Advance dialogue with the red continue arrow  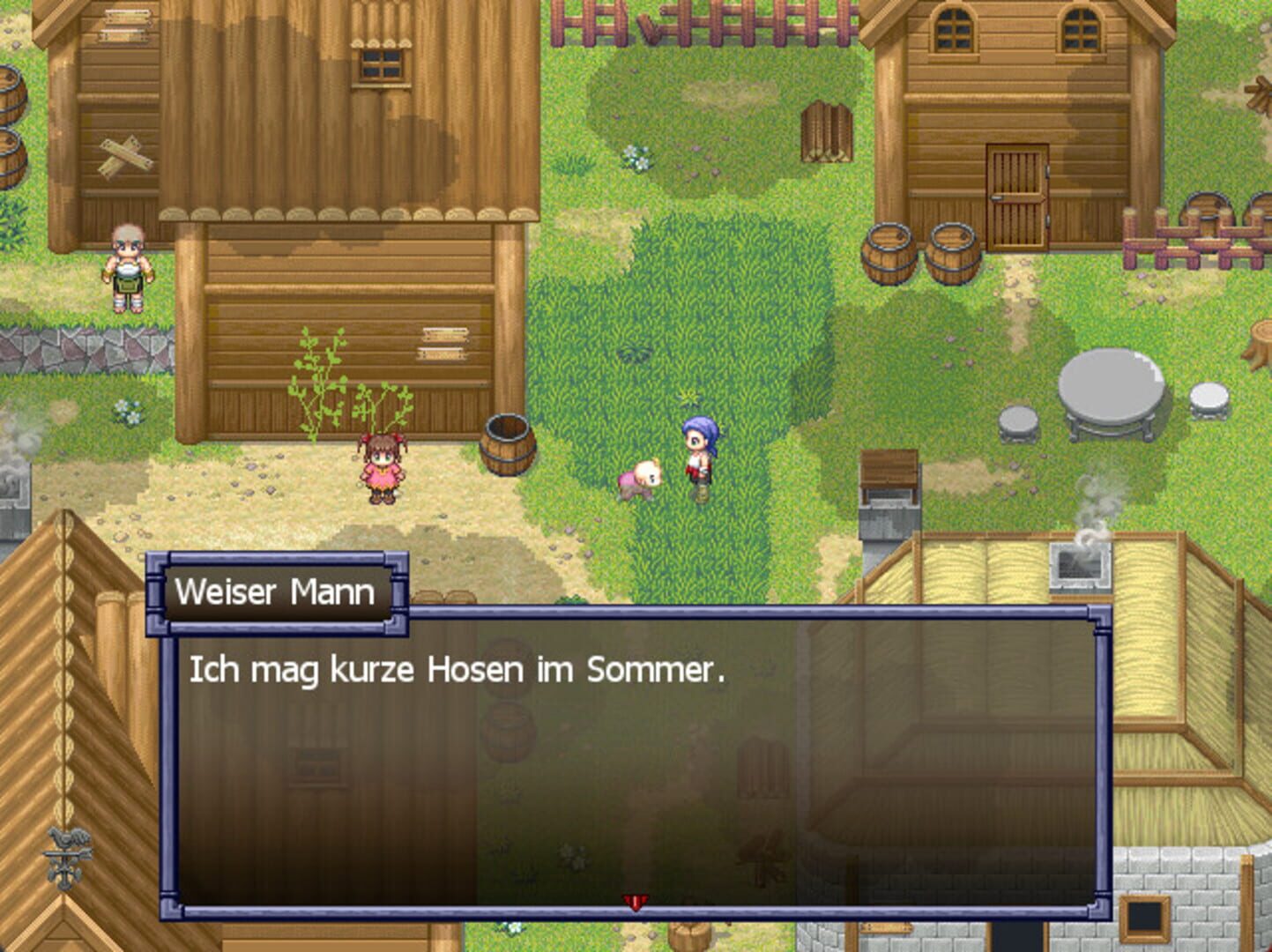[636, 904]
